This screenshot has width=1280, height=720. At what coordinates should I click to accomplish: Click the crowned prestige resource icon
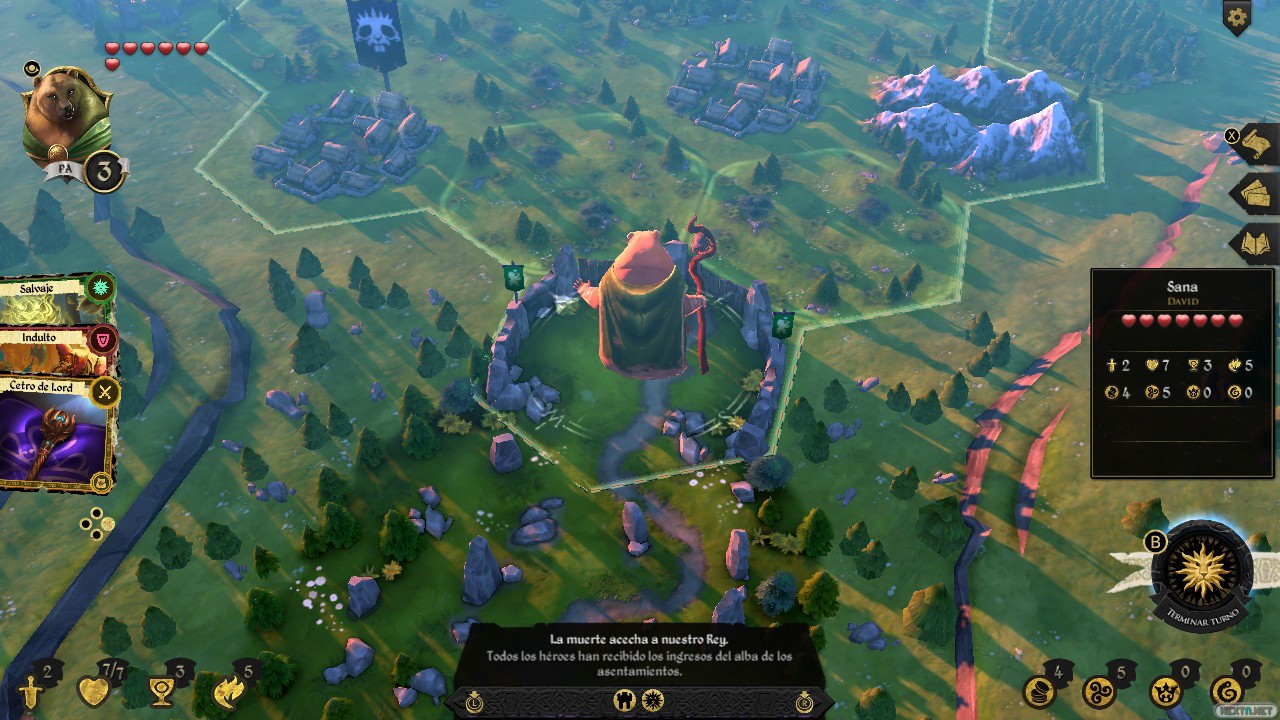(x=1164, y=692)
